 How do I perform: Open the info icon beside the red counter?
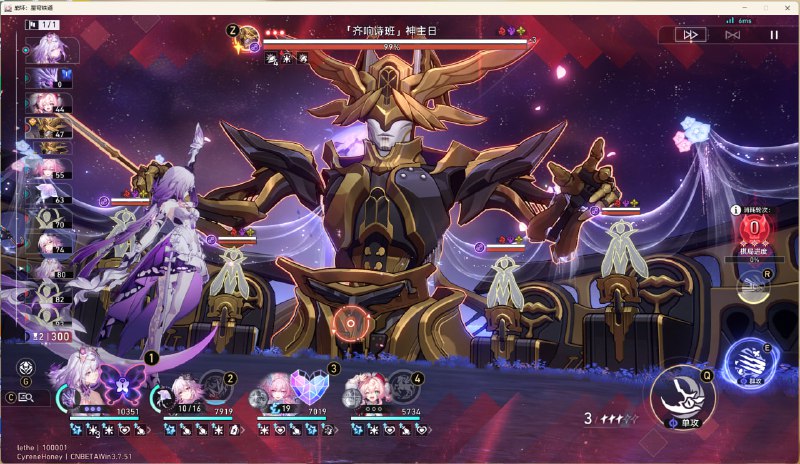click(736, 211)
